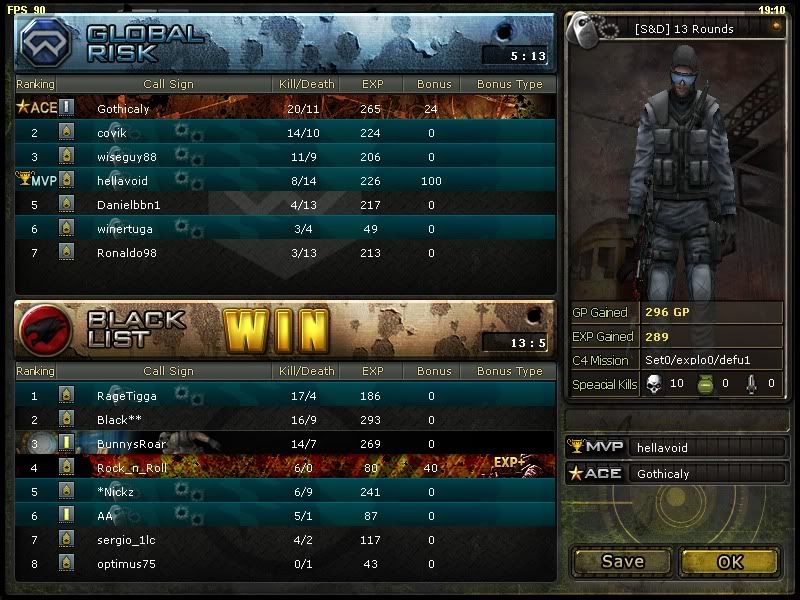
Task: Choose wiseguy88 in the player list
Action: click(x=284, y=157)
